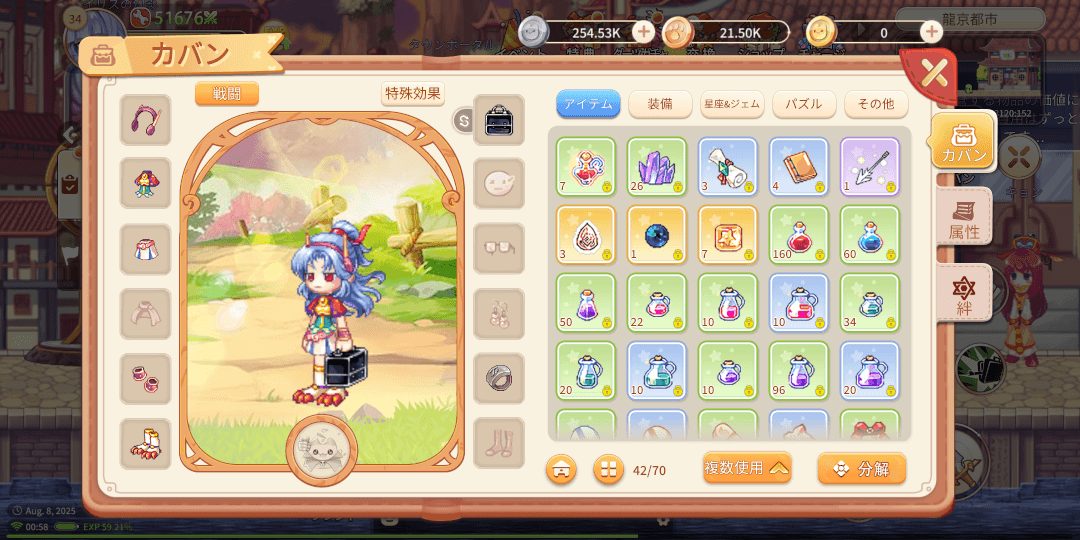Add silver coins with the plus button

tap(643, 32)
